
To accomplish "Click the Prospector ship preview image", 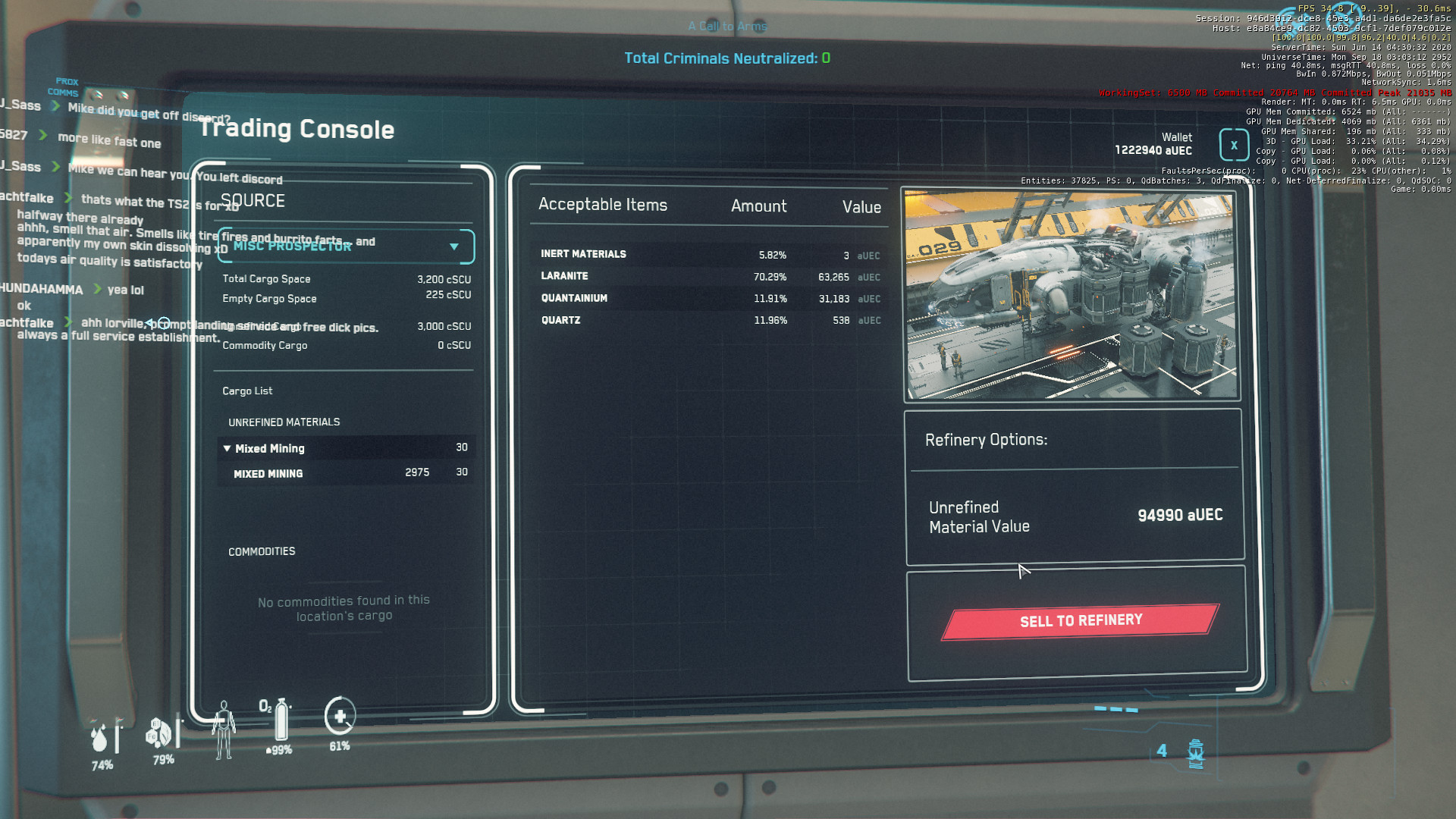I will (1071, 294).
